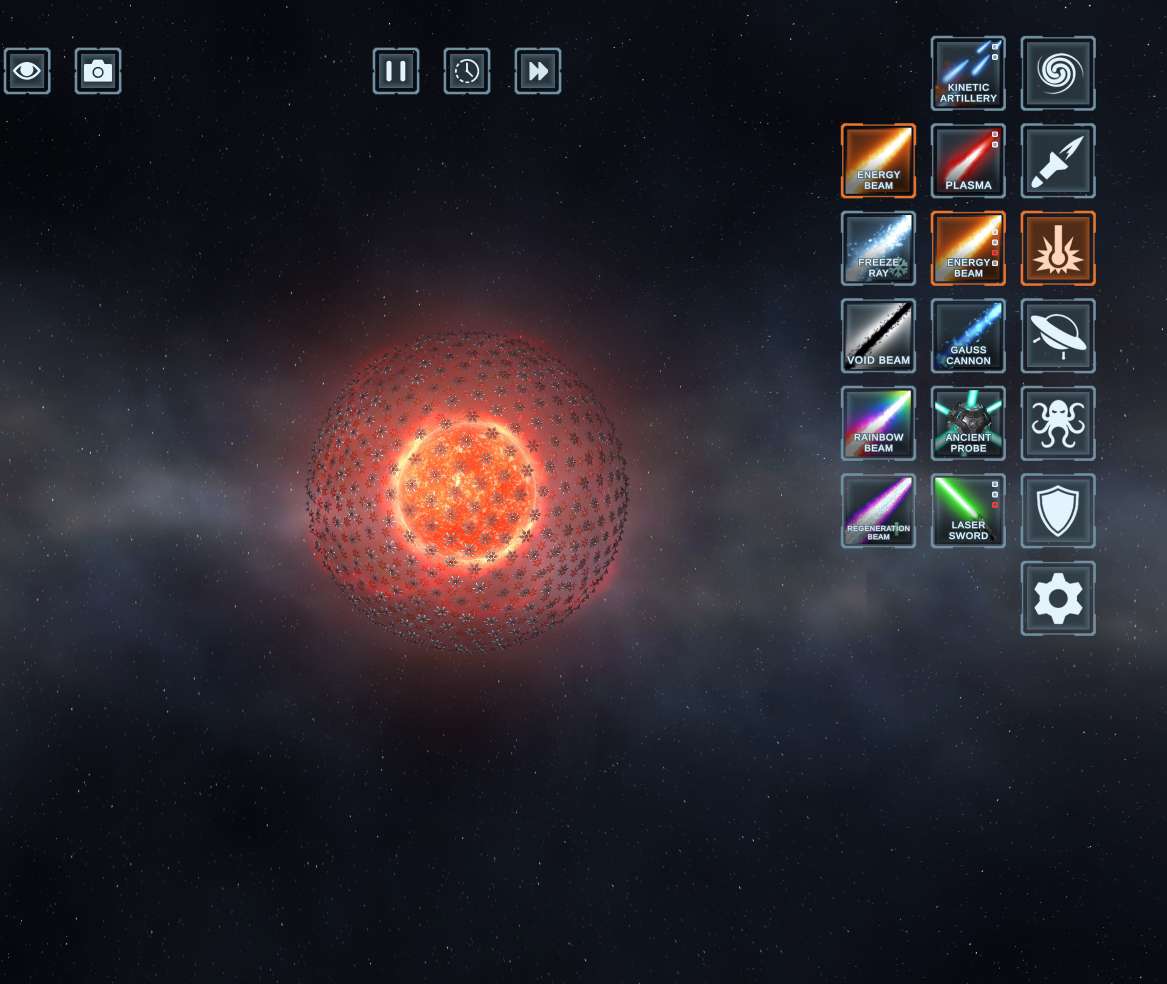Take a screenshot with the camera button
The width and height of the screenshot is (1167, 984).
click(x=98, y=71)
